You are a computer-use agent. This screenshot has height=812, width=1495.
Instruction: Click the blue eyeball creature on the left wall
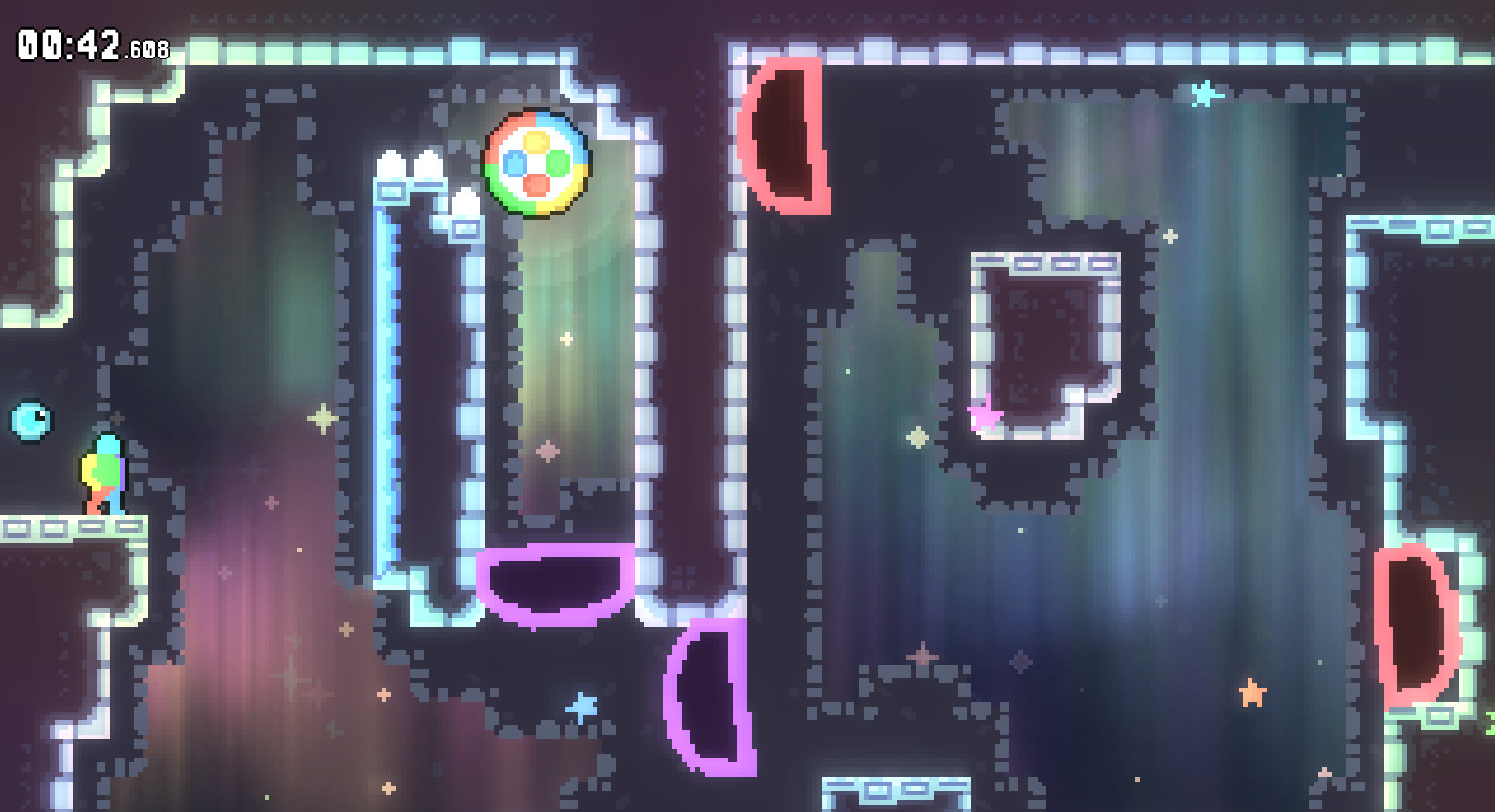pyautogui.click(x=29, y=421)
